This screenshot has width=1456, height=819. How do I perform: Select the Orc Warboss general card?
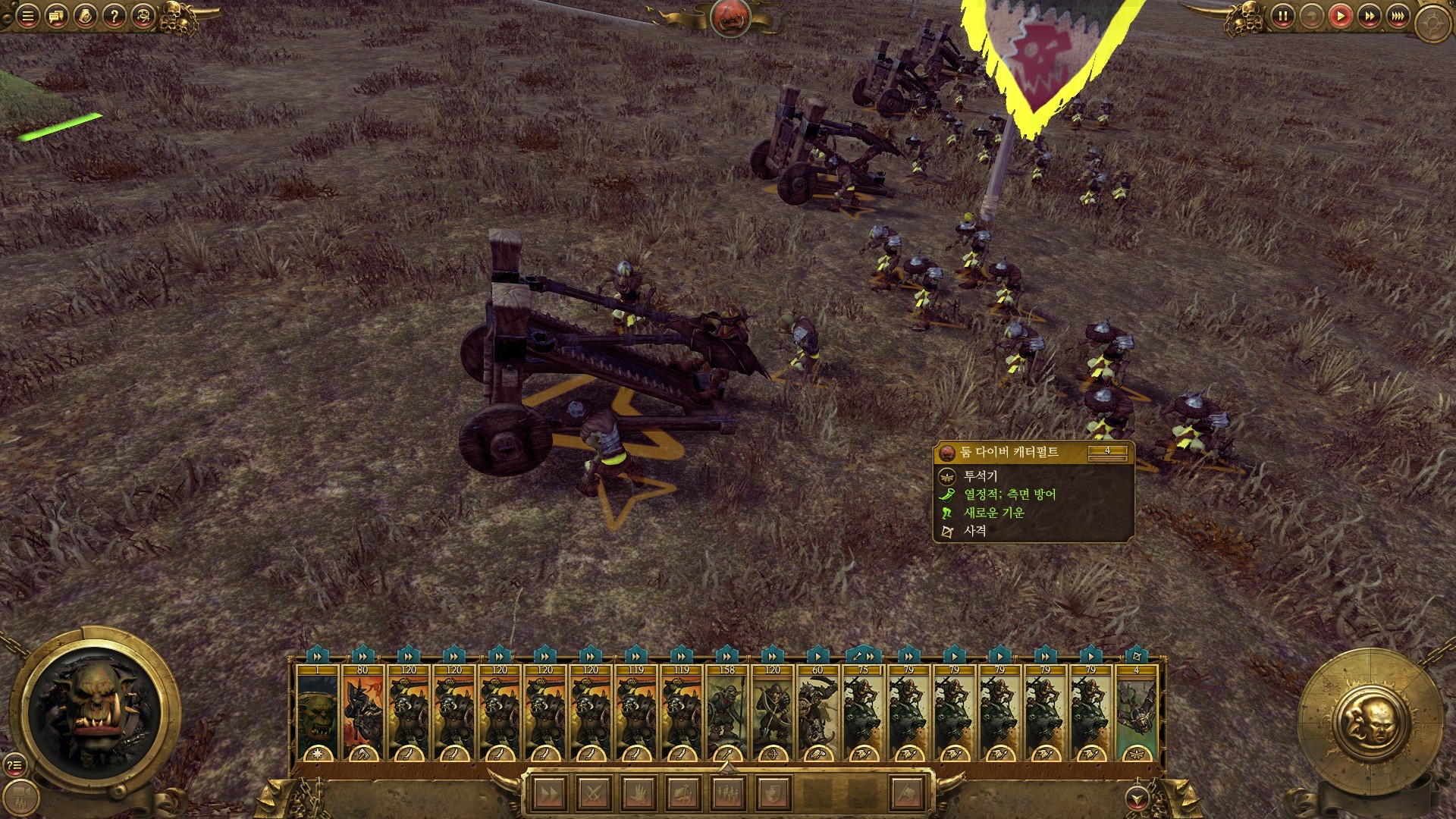point(317,713)
